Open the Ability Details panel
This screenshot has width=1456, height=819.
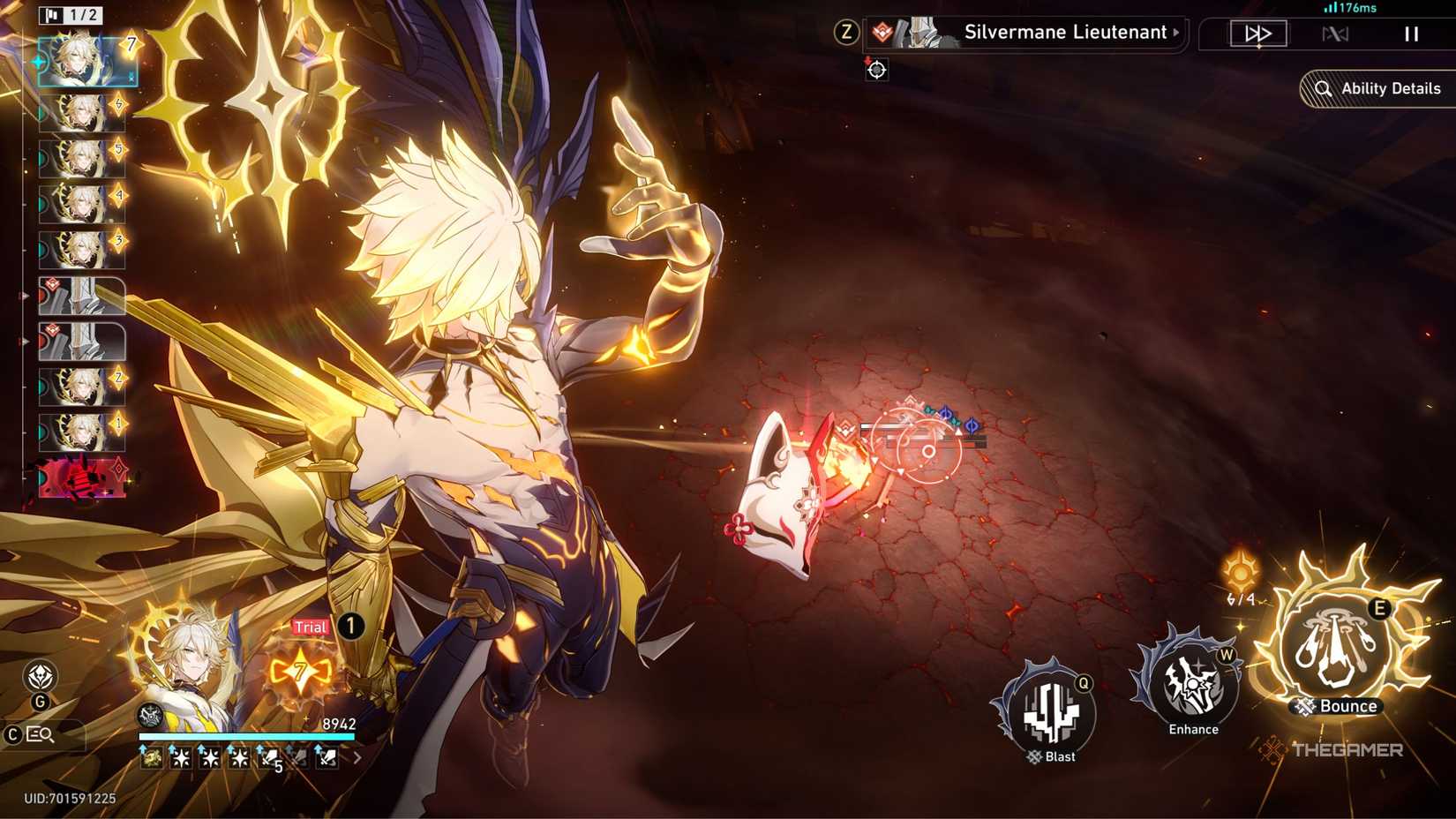[x=1378, y=88]
